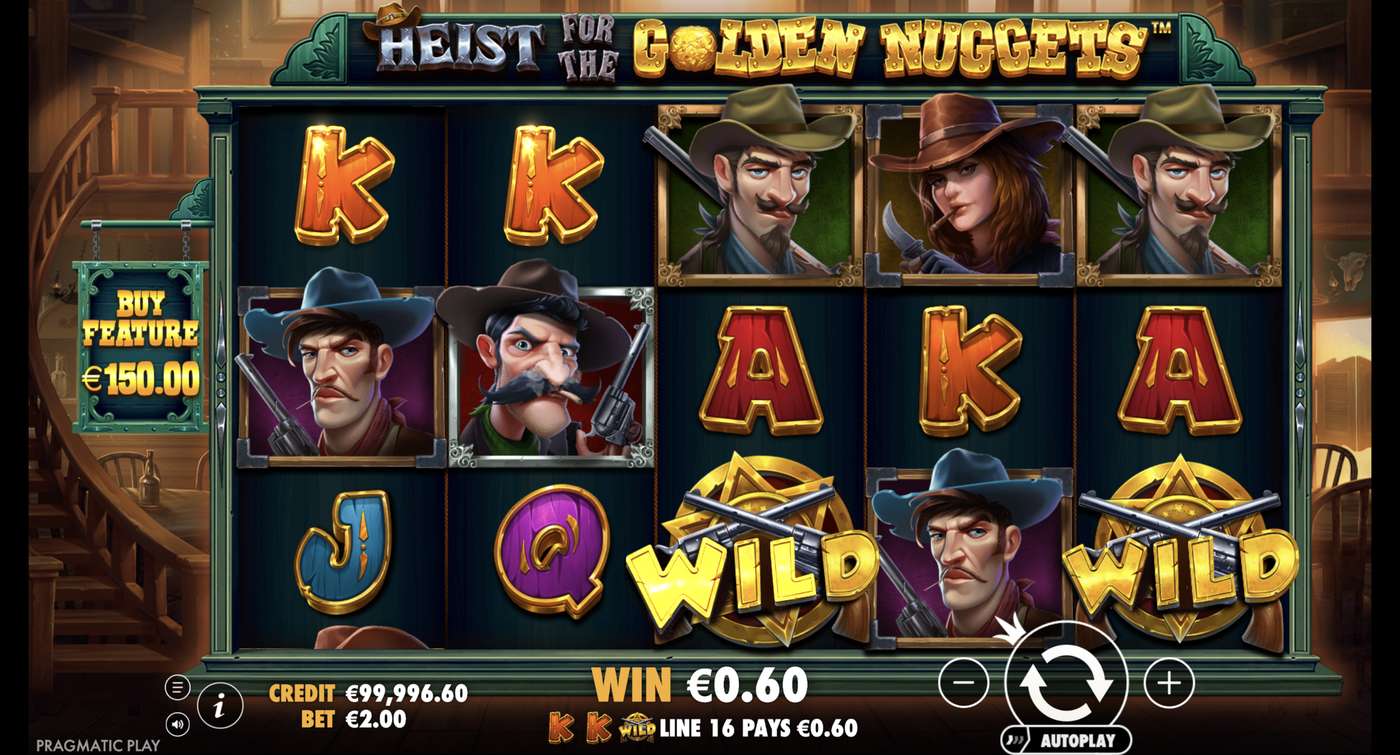Open the paytable with the info icon
This screenshot has height=755, width=1400.
[x=219, y=703]
